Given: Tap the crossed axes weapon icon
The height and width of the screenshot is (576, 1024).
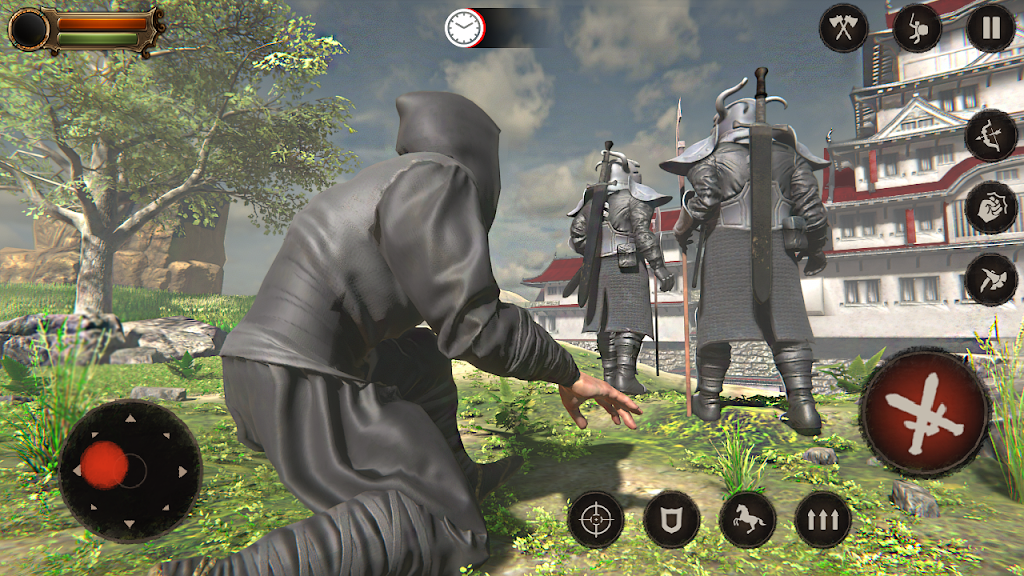Looking at the screenshot, I should pos(844,28).
